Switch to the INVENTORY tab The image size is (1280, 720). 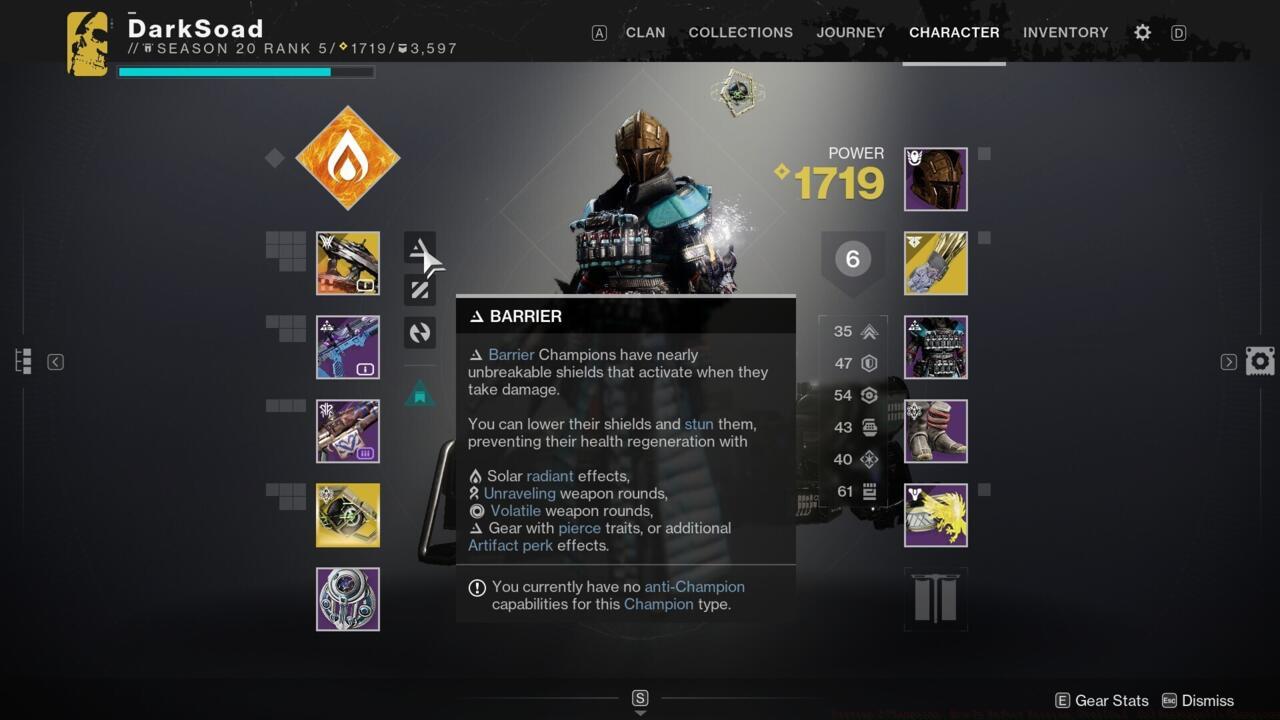(1066, 32)
